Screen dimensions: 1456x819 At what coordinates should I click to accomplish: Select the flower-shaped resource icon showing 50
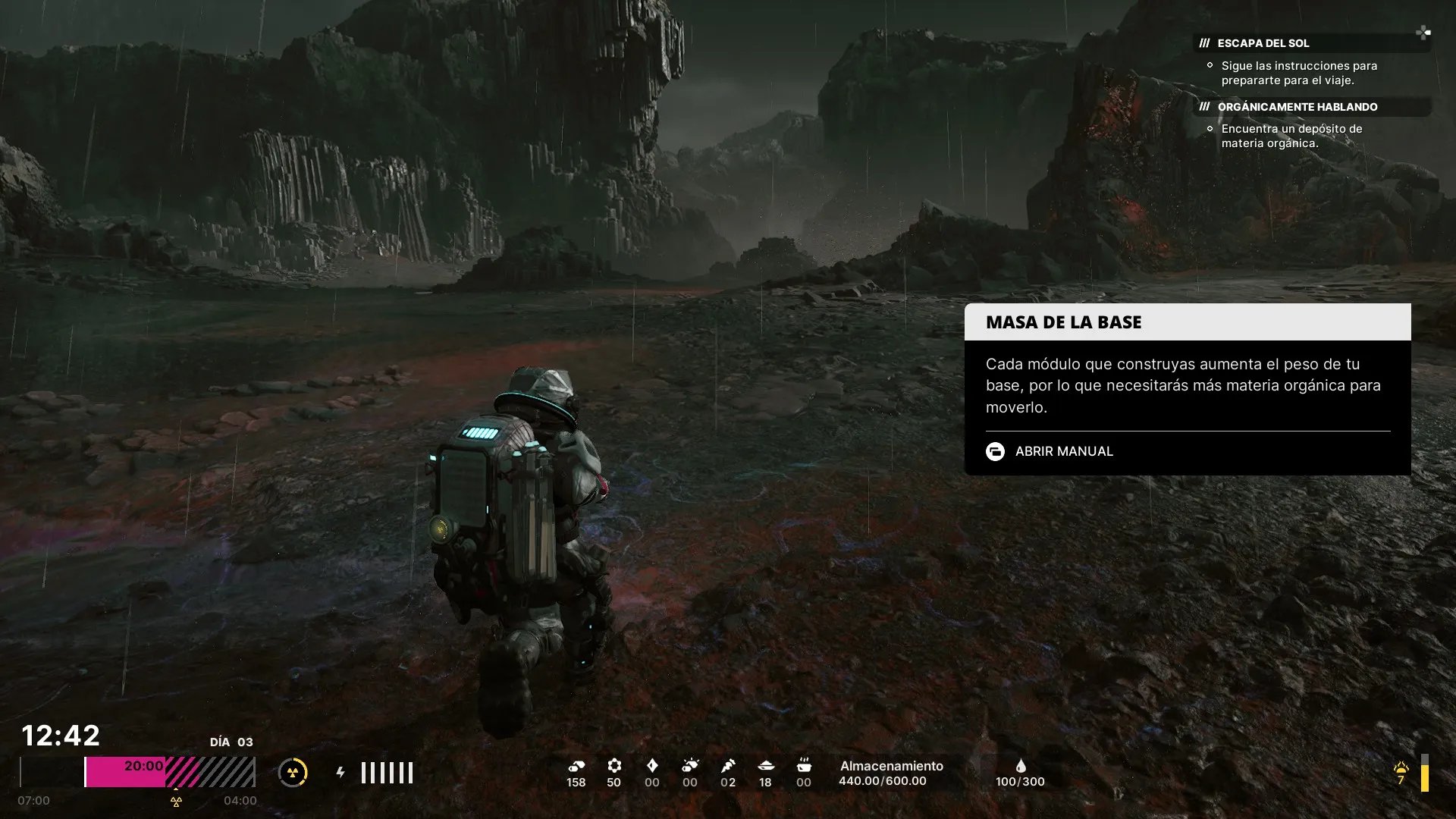point(614,766)
